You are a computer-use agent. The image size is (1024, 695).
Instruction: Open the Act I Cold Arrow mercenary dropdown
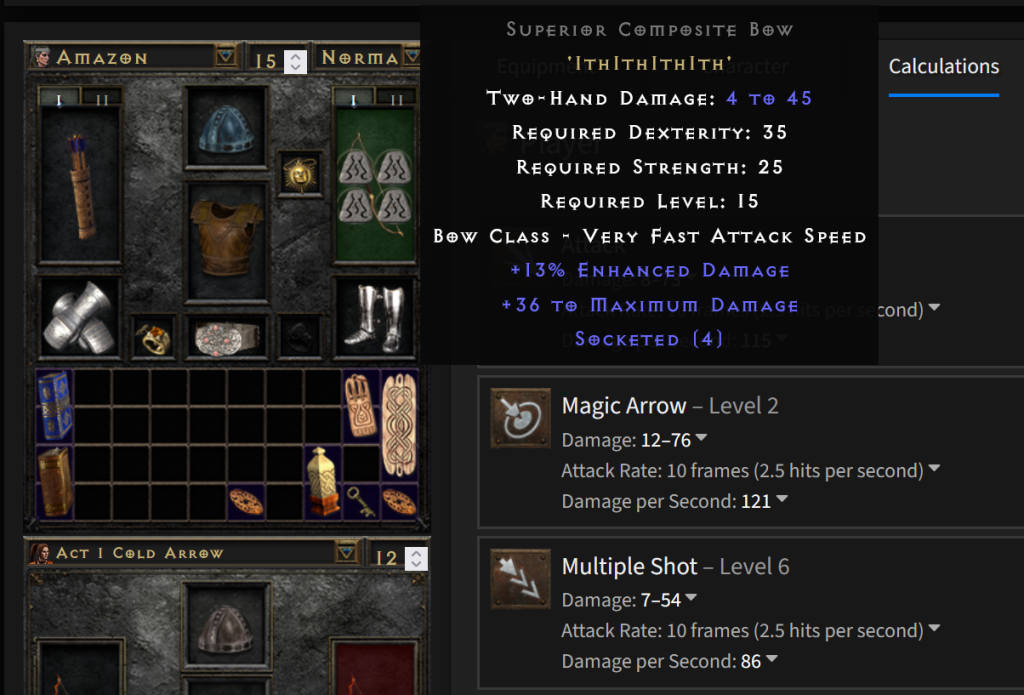point(346,553)
